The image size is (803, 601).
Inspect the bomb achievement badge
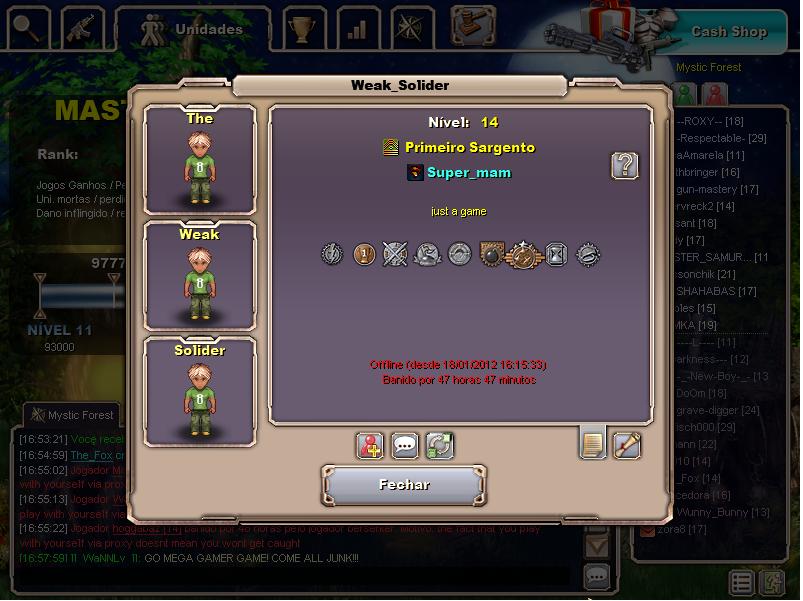pyautogui.click(x=491, y=255)
